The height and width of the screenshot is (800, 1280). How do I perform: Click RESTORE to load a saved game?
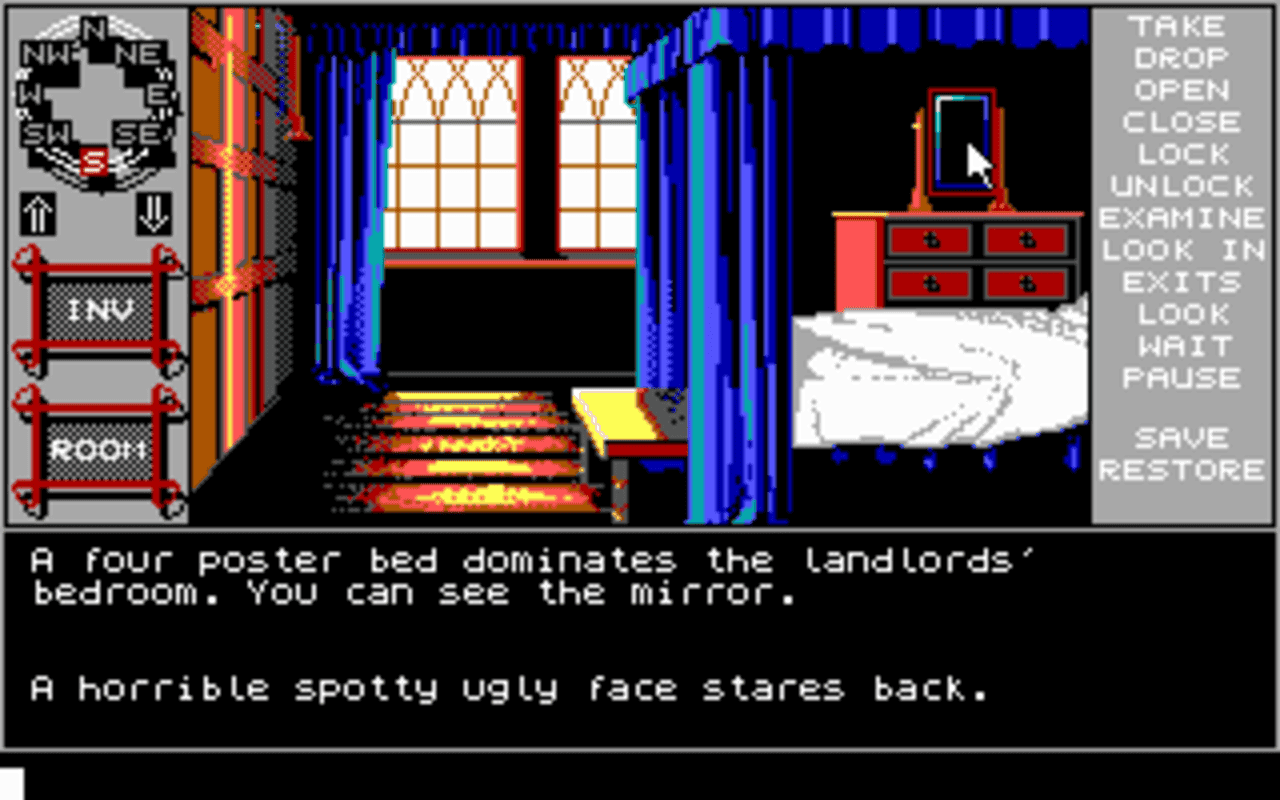coord(1183,469)
